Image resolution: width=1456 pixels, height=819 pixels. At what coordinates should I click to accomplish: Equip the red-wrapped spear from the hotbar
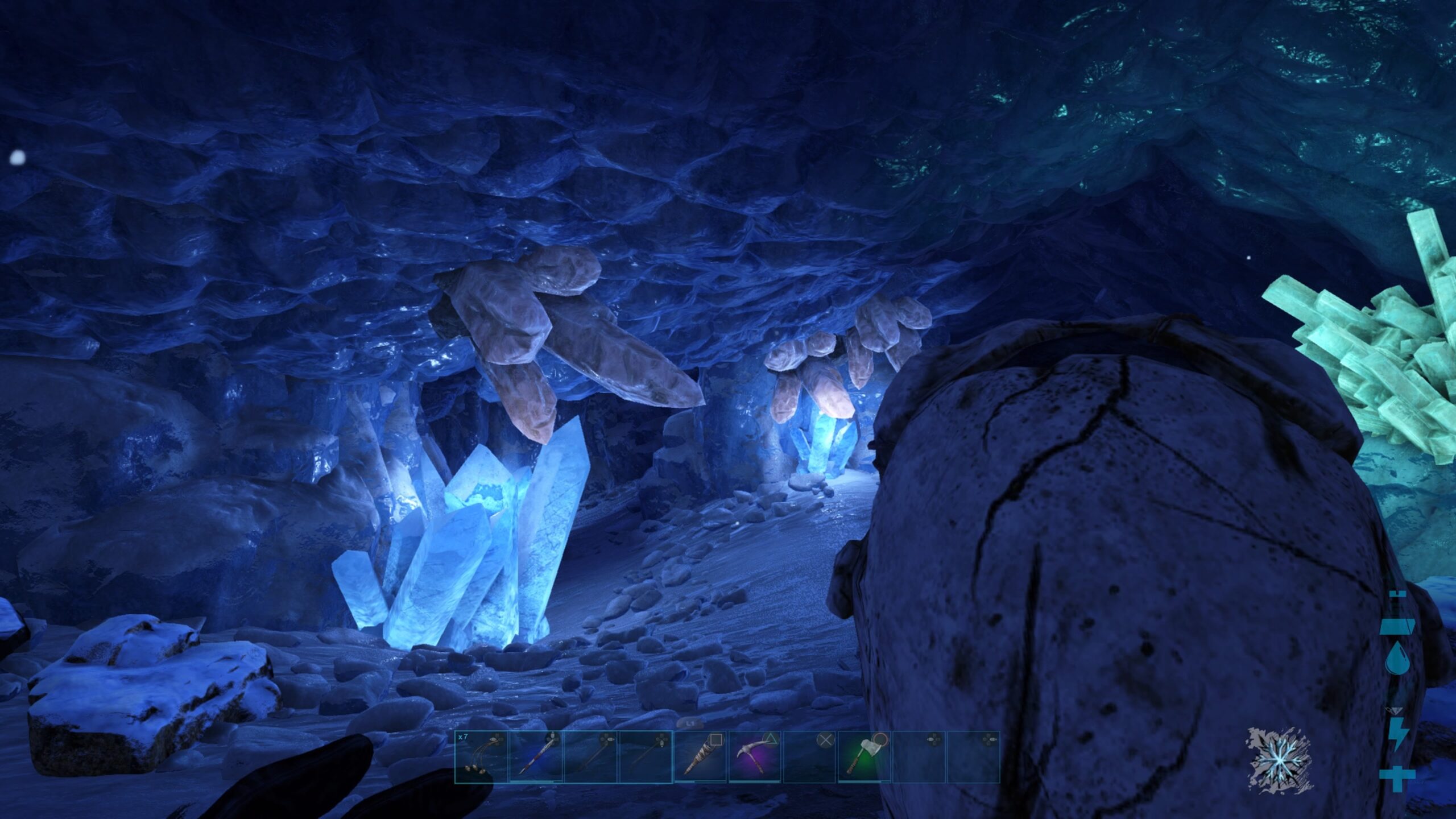coord(536,758)
